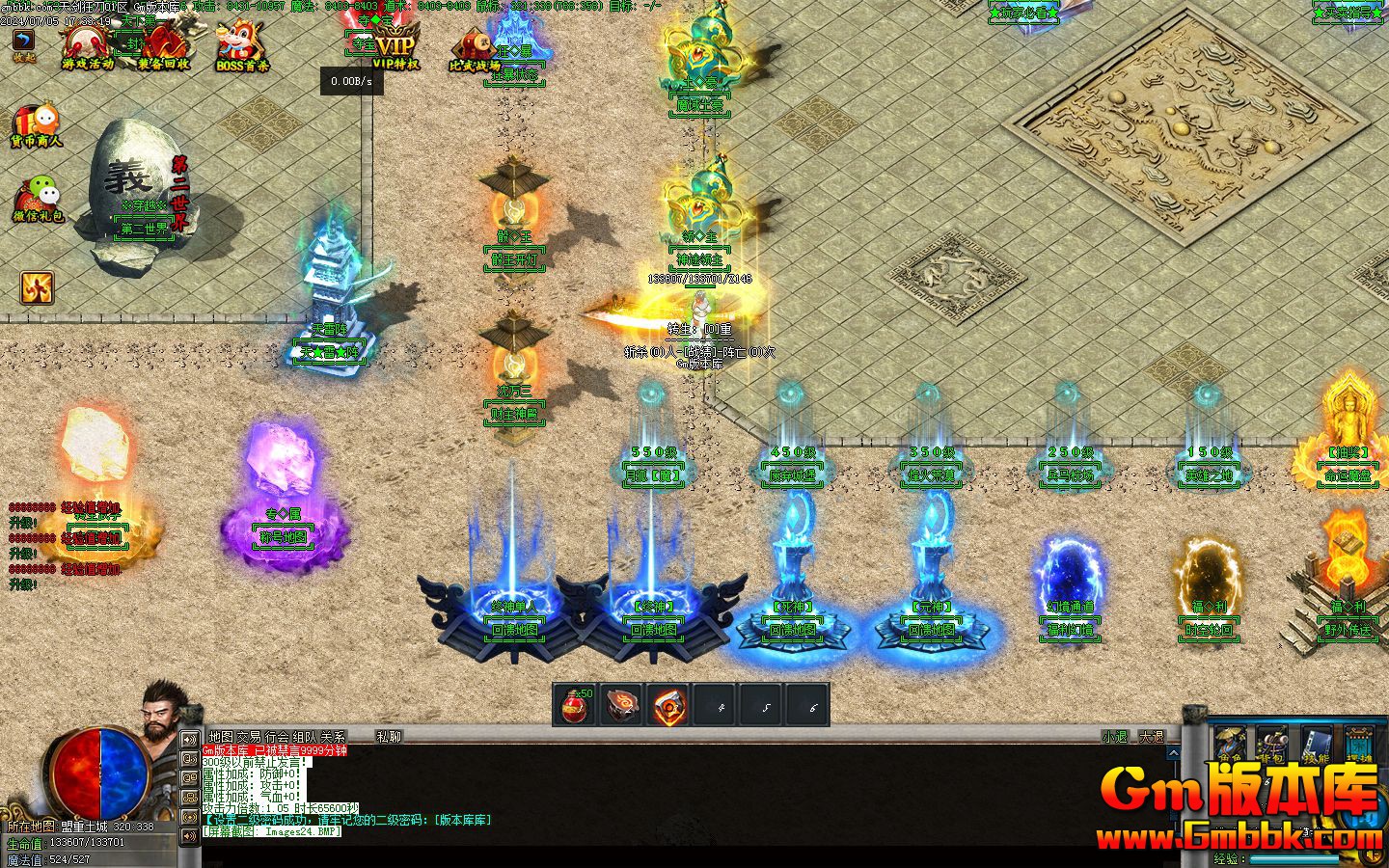Image resolution: width=1389 pixels, height=868 pixels.
Task: Switch to the 行会 guild chat tab
Action: click(277, 737)
